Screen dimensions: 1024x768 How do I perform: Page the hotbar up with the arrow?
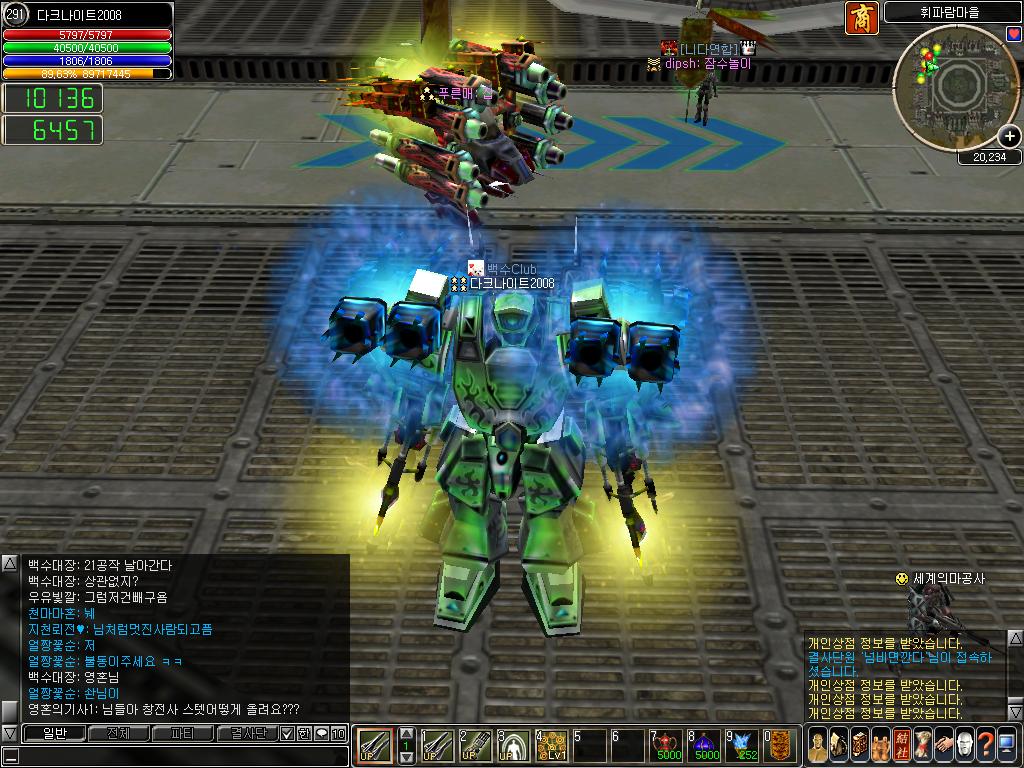tap(406, 733)
